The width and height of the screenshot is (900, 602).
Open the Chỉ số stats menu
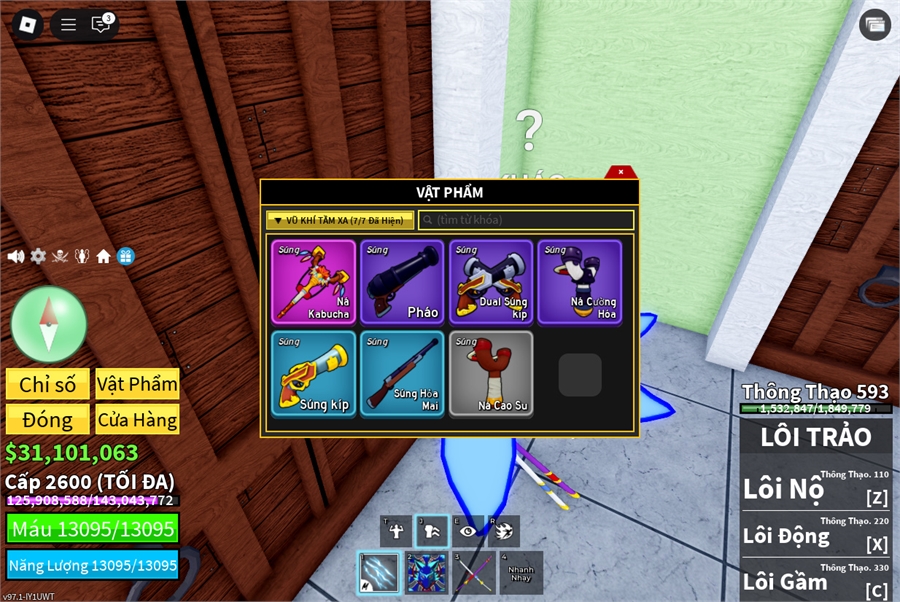[x=47, y=385]
